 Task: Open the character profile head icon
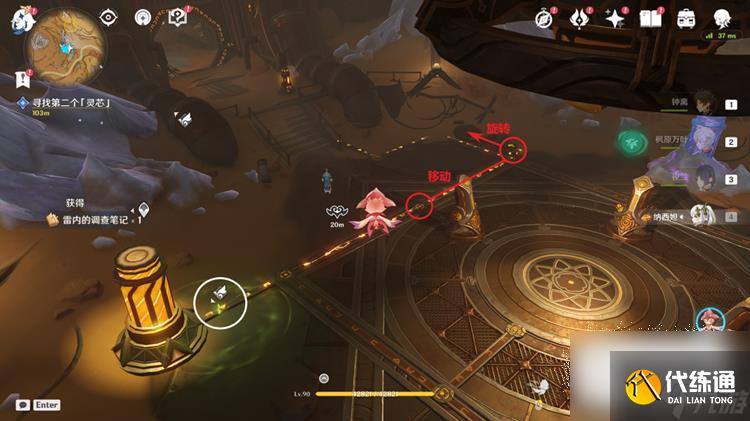click(x=722, y=18)
